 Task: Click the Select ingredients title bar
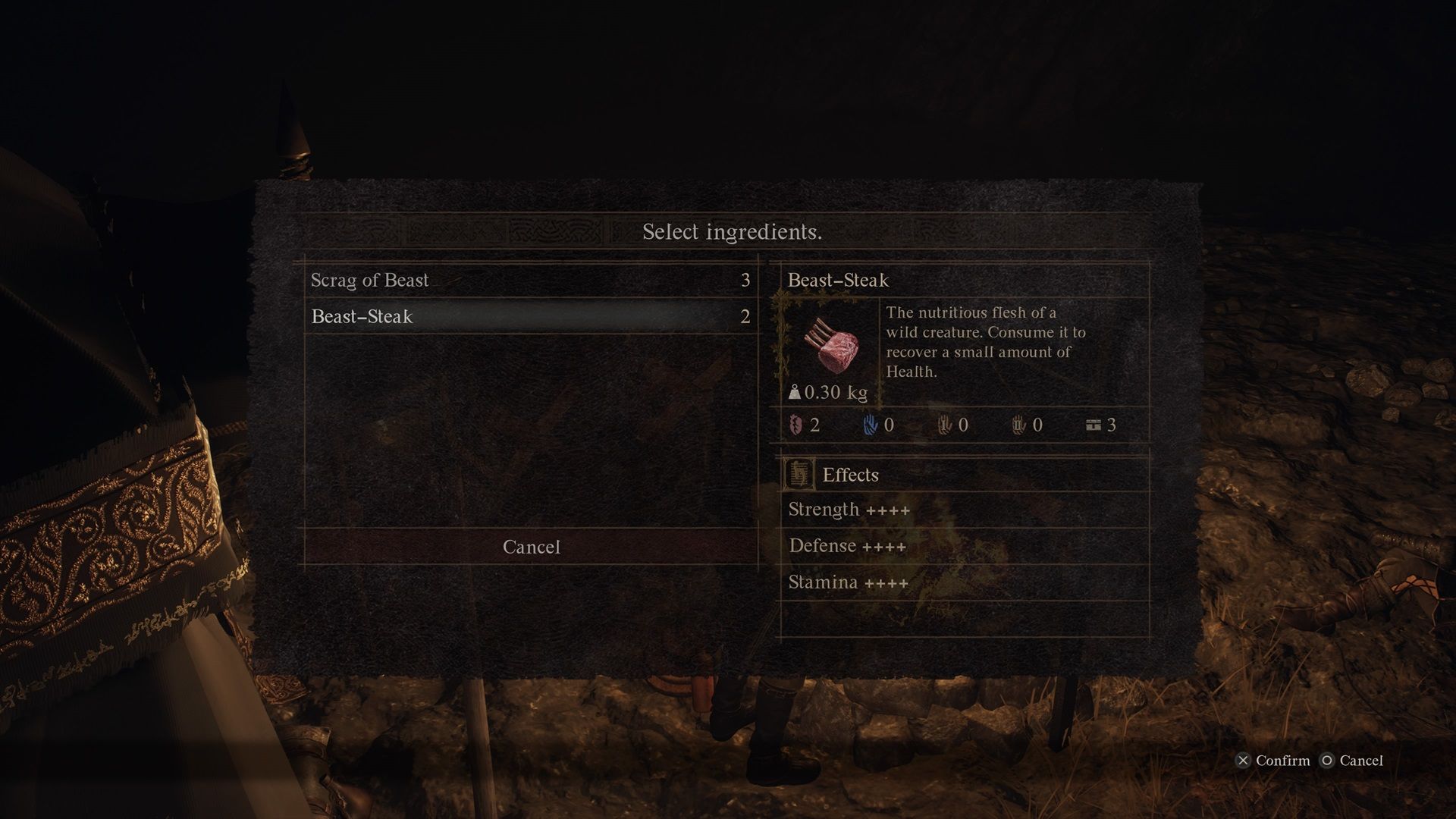pos(732,232)
